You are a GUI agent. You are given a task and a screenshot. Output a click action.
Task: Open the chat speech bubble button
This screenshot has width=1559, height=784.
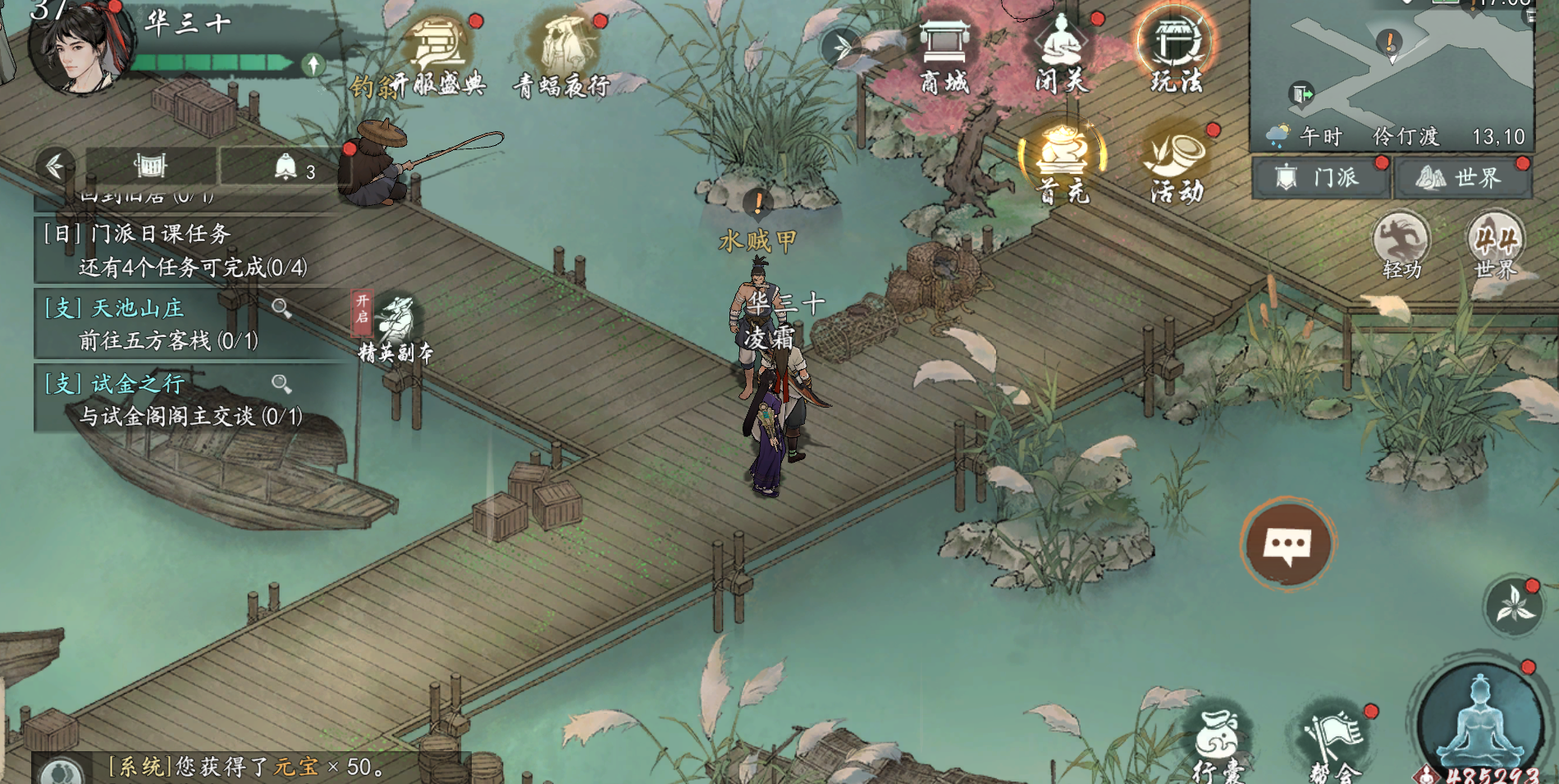tap(1287, 545)
